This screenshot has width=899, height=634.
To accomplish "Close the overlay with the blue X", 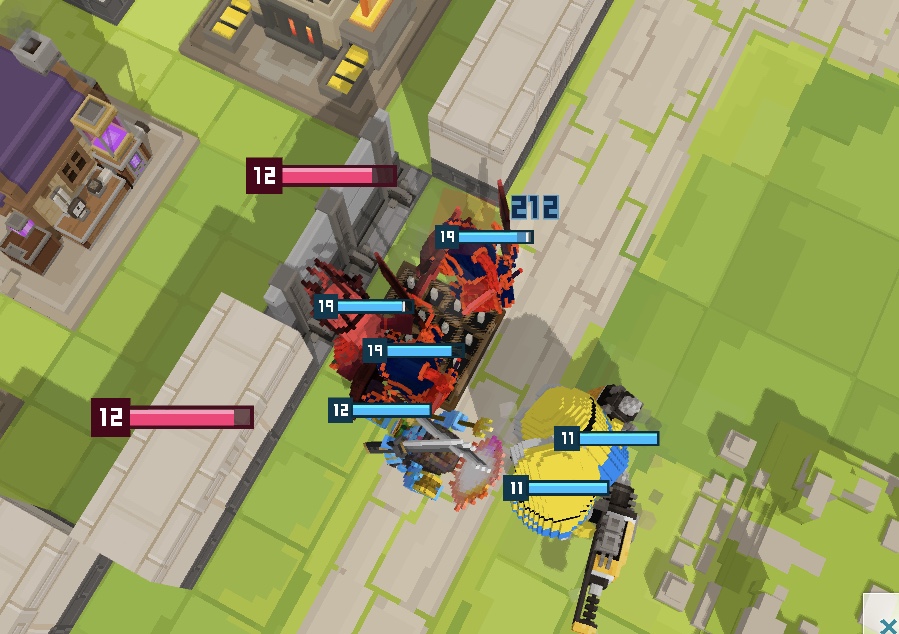I will tap(886, 624).
